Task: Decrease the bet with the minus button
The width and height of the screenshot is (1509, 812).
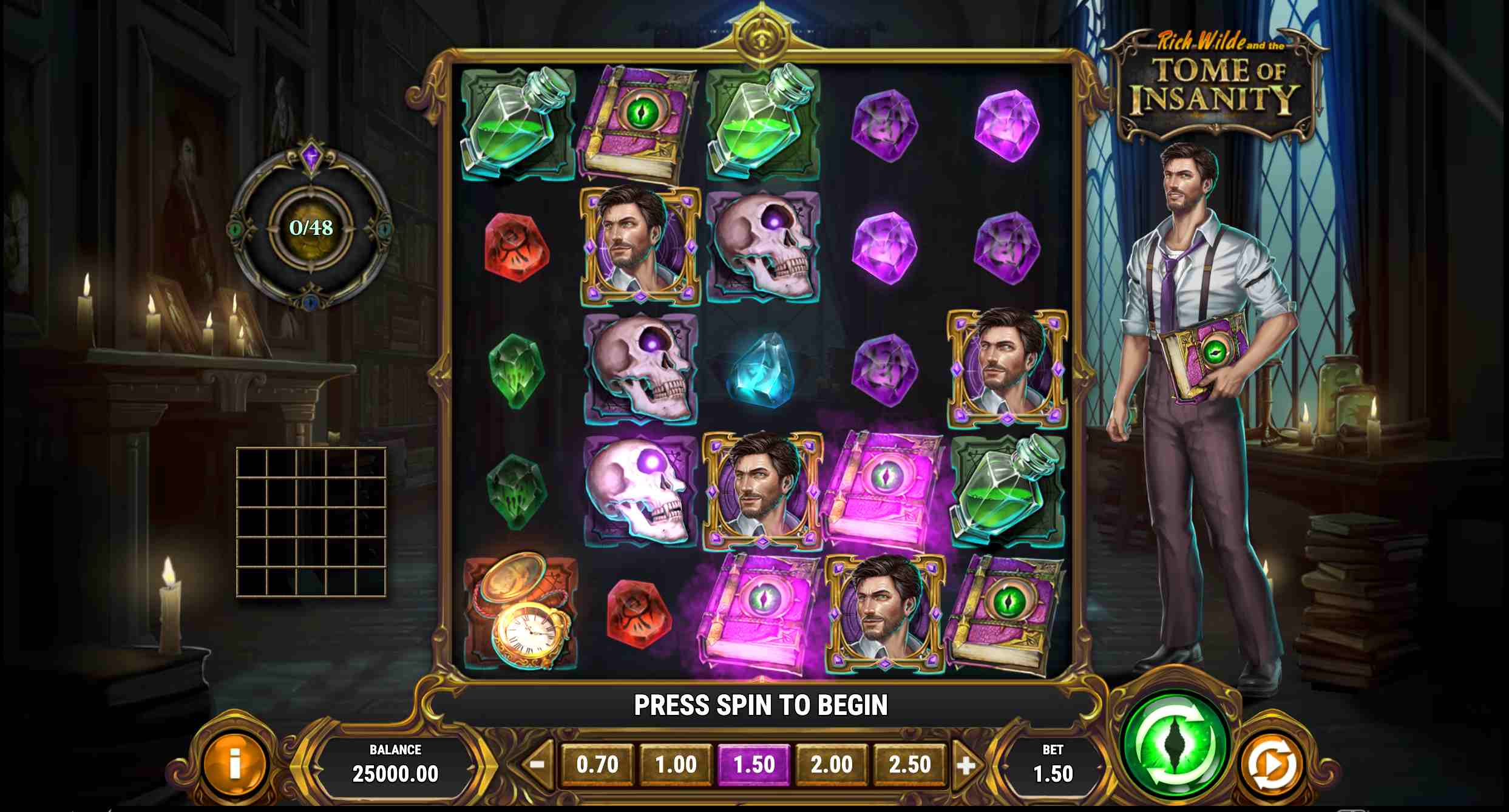Action: [x=537, y=764]
